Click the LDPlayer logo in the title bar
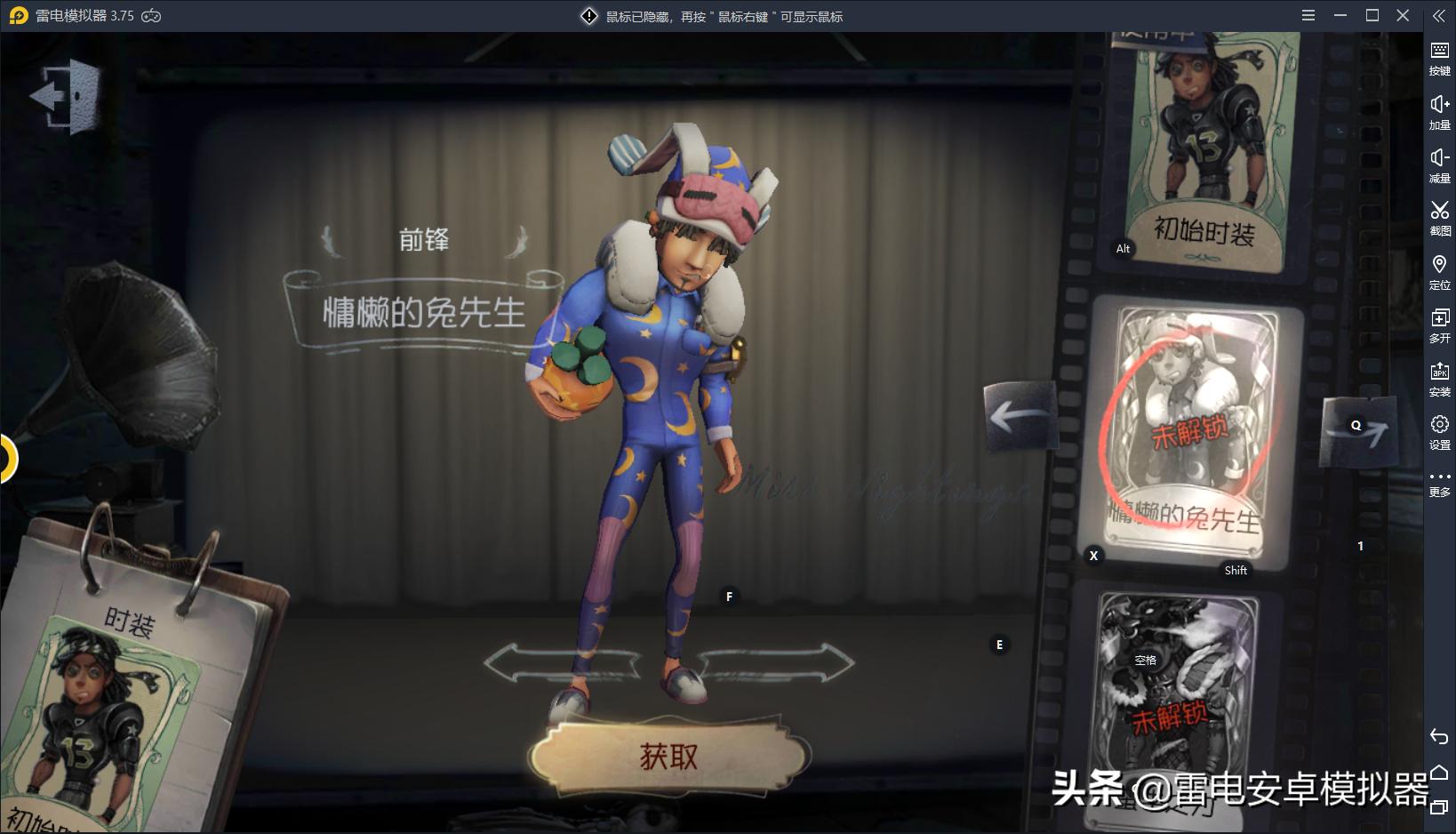 tap(18, 15)
